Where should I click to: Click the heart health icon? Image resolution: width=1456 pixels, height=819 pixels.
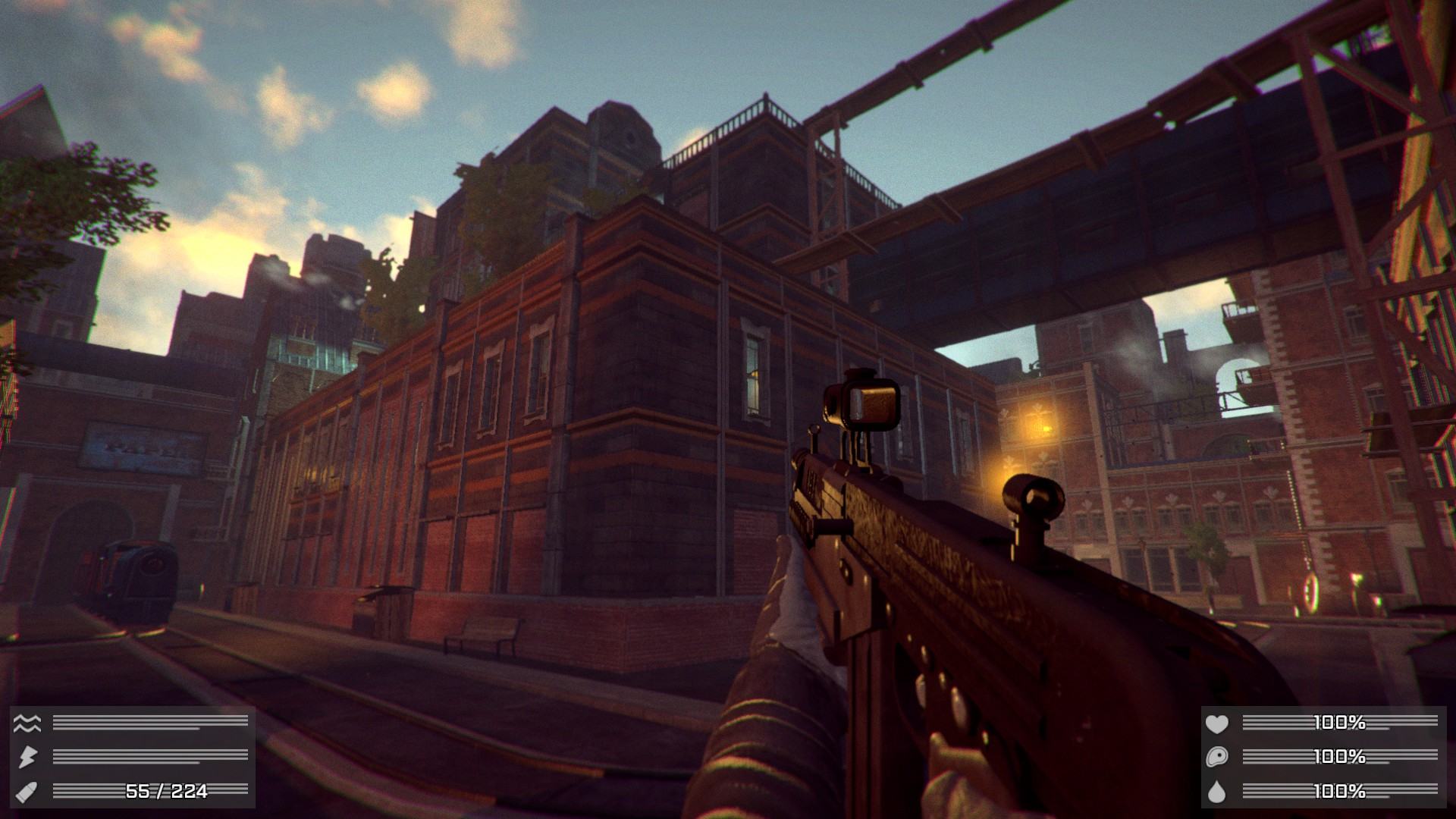click(1216, 723)
